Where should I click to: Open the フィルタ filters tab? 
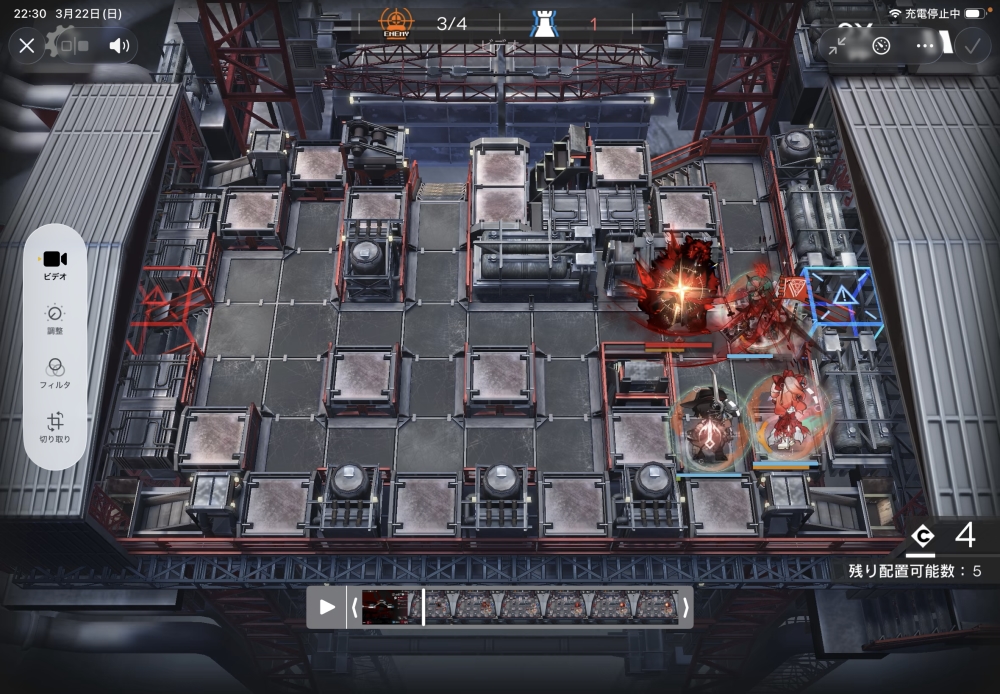click(55, 374)
